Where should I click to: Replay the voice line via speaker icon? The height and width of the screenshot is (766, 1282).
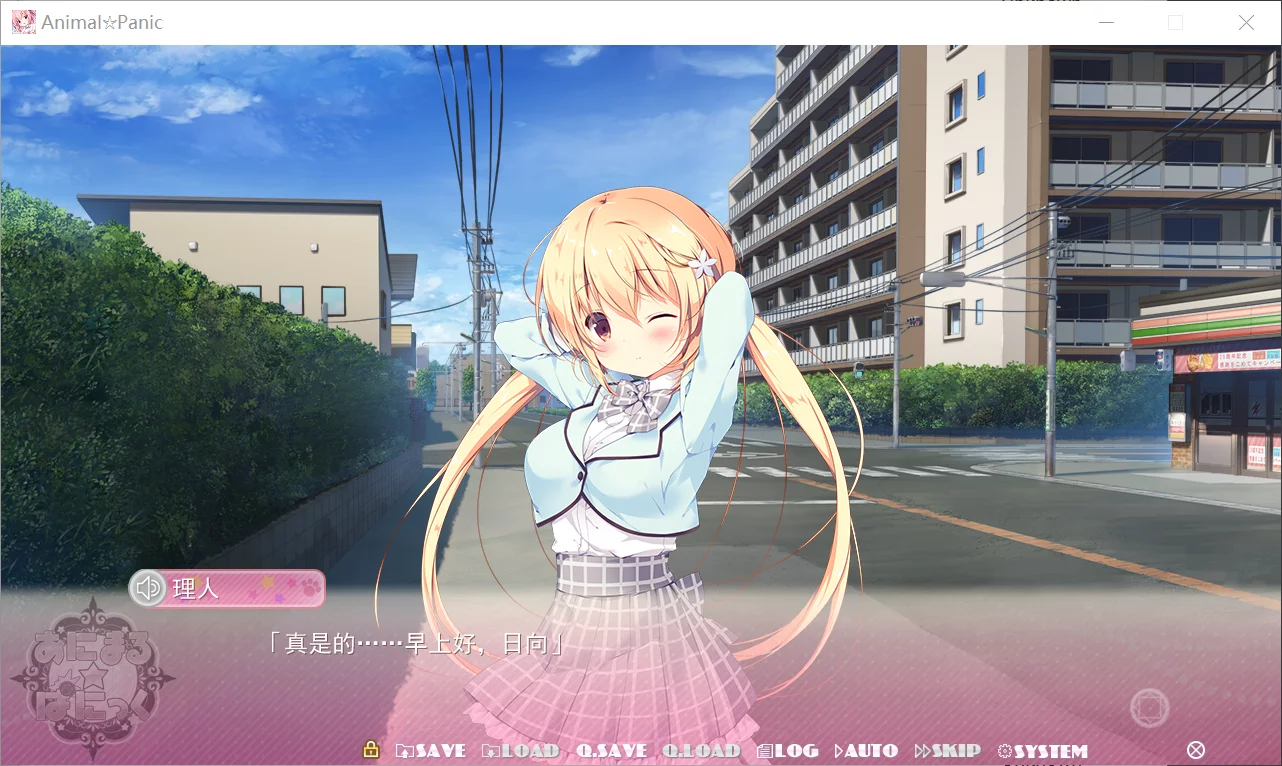(x=147, y=588)
